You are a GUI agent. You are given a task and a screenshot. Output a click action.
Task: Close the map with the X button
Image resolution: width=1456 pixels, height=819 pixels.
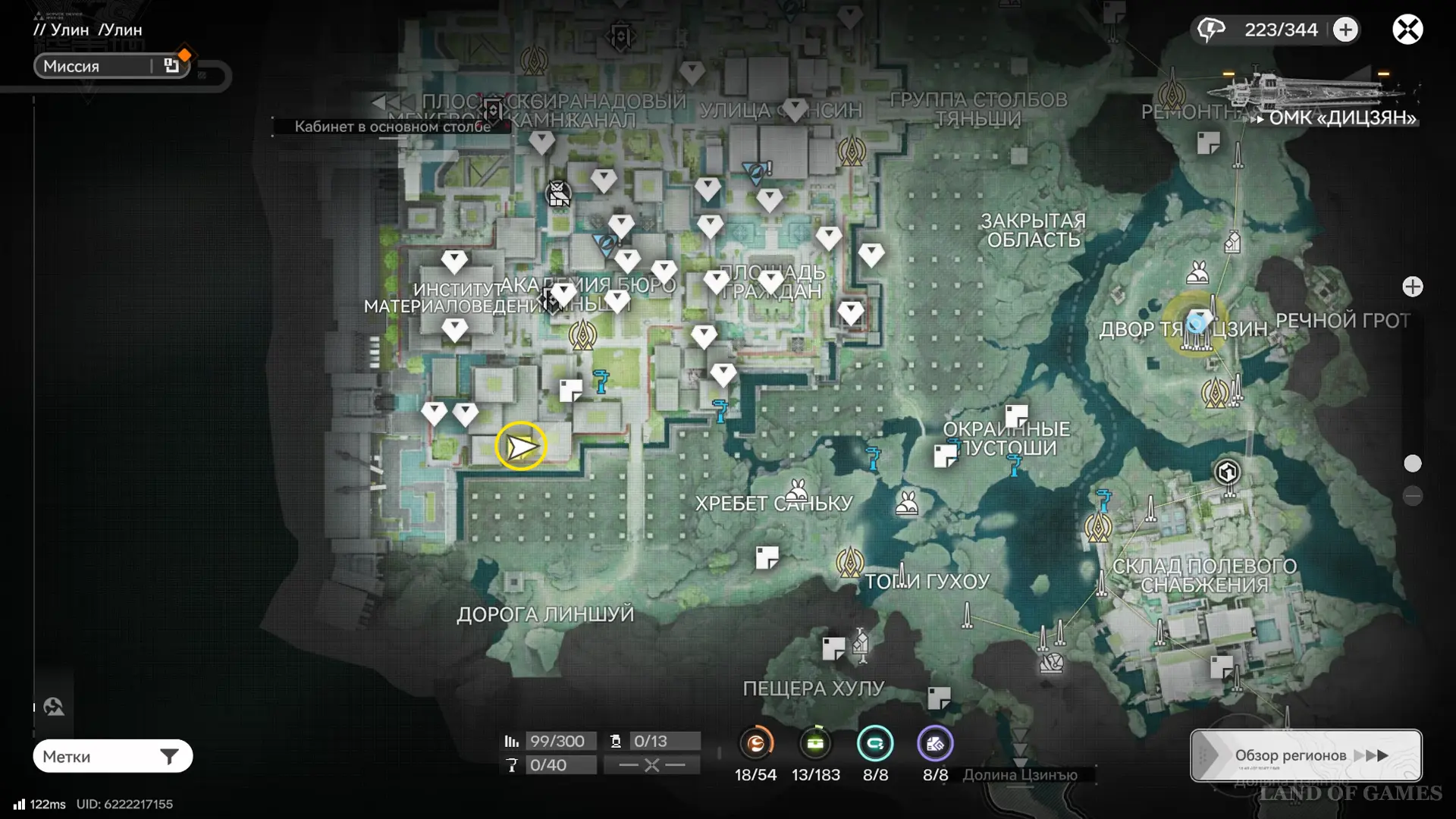point(1407,30)
